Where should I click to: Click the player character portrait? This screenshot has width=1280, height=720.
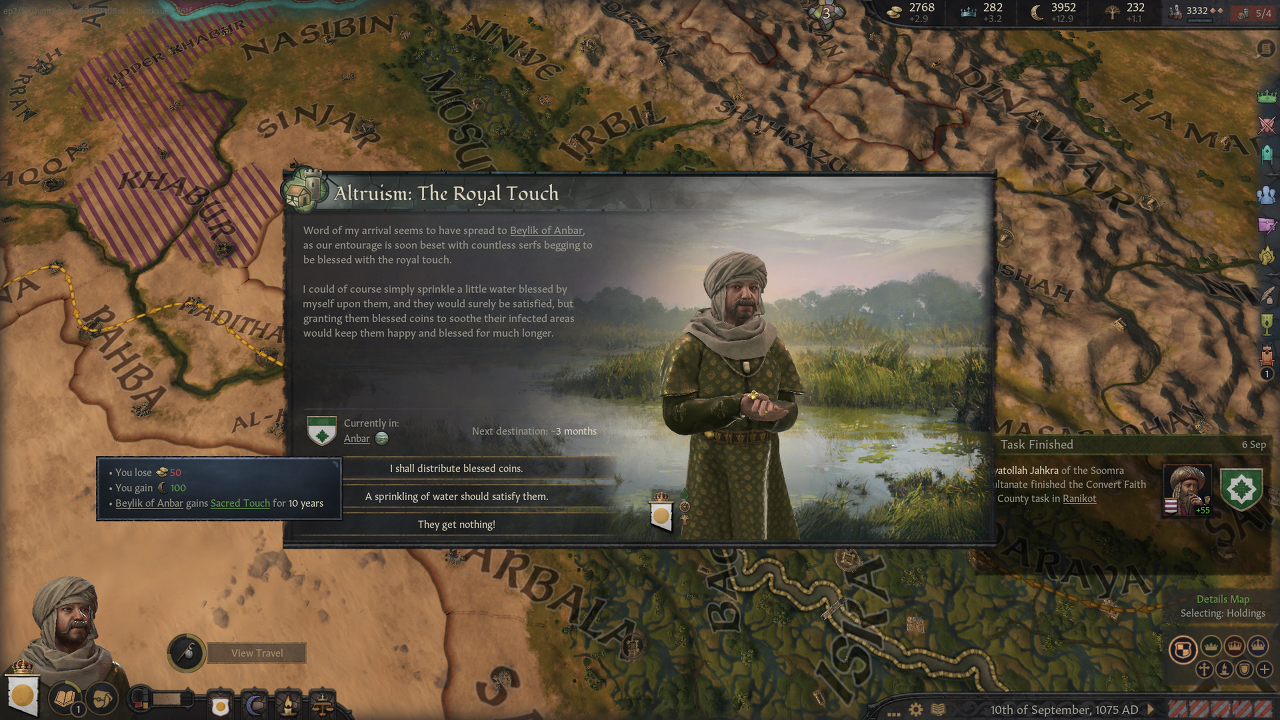66,618
